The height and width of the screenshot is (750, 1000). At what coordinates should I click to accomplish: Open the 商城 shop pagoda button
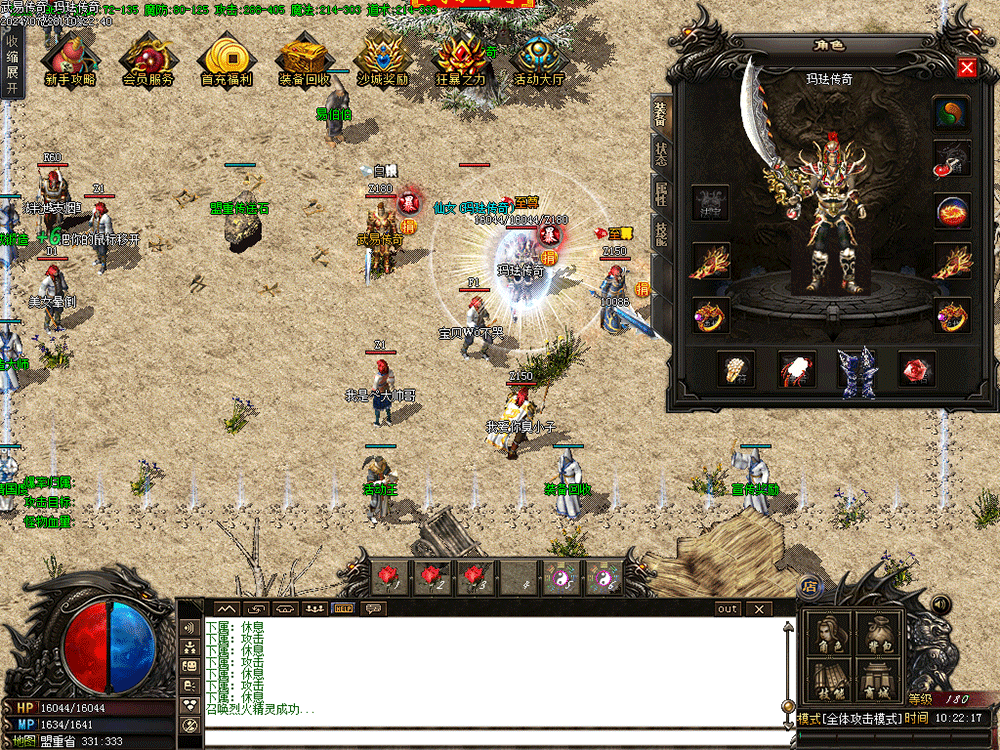879,678
